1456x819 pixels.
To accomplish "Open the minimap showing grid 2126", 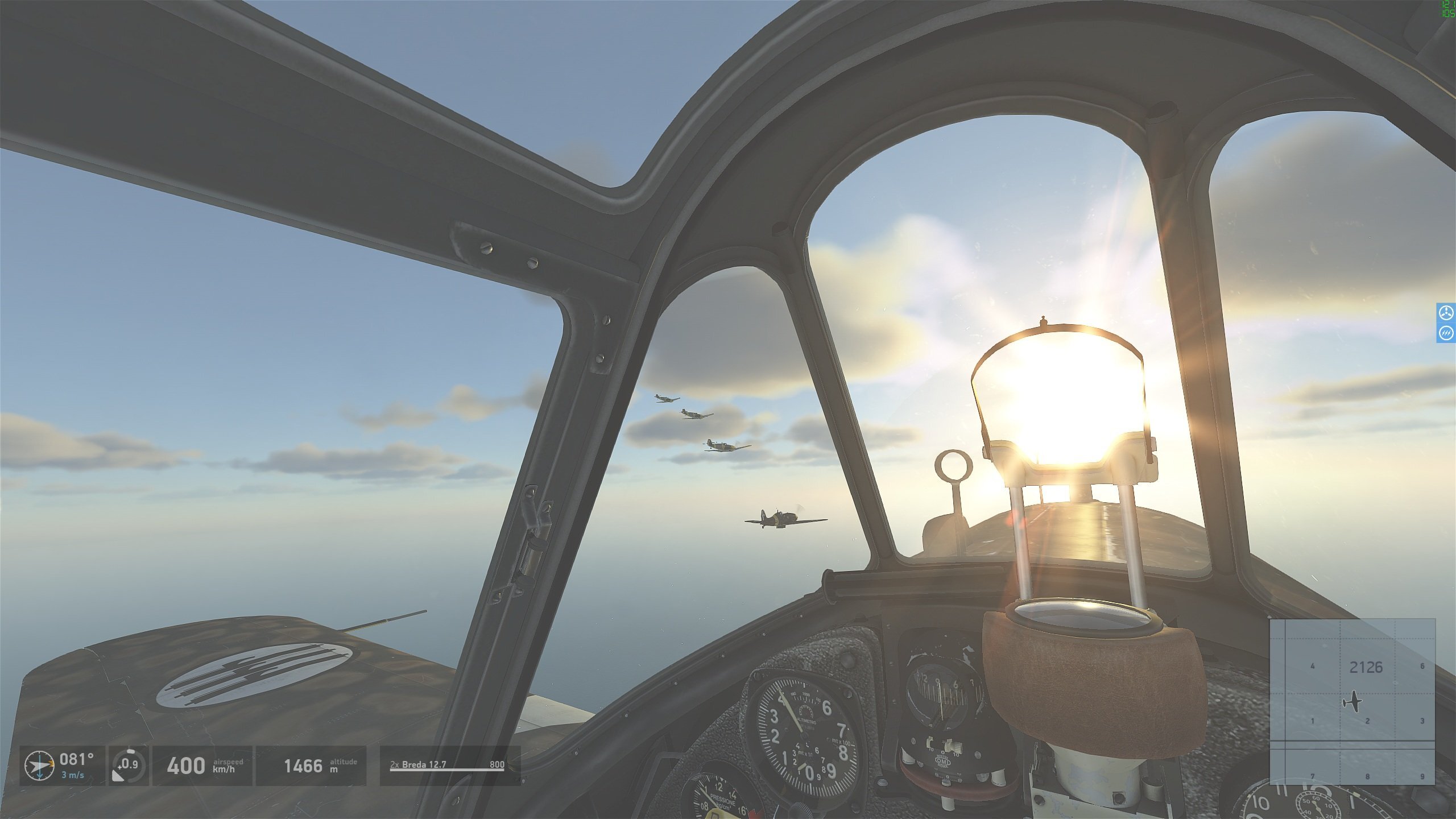I will pyautogui.click(x=1352, y=701).
